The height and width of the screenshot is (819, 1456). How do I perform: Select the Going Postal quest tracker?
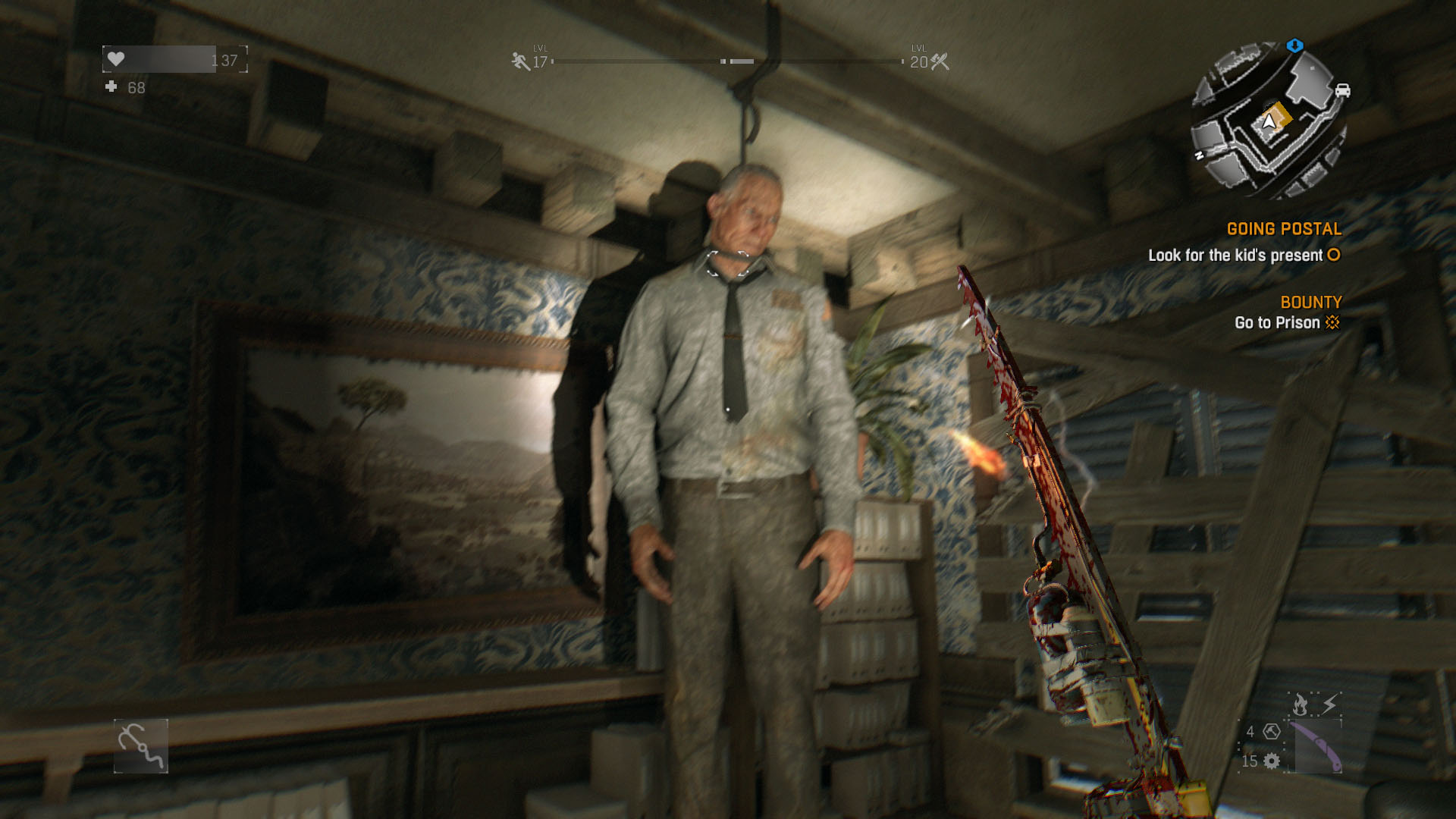click(x=1283, y=229)
